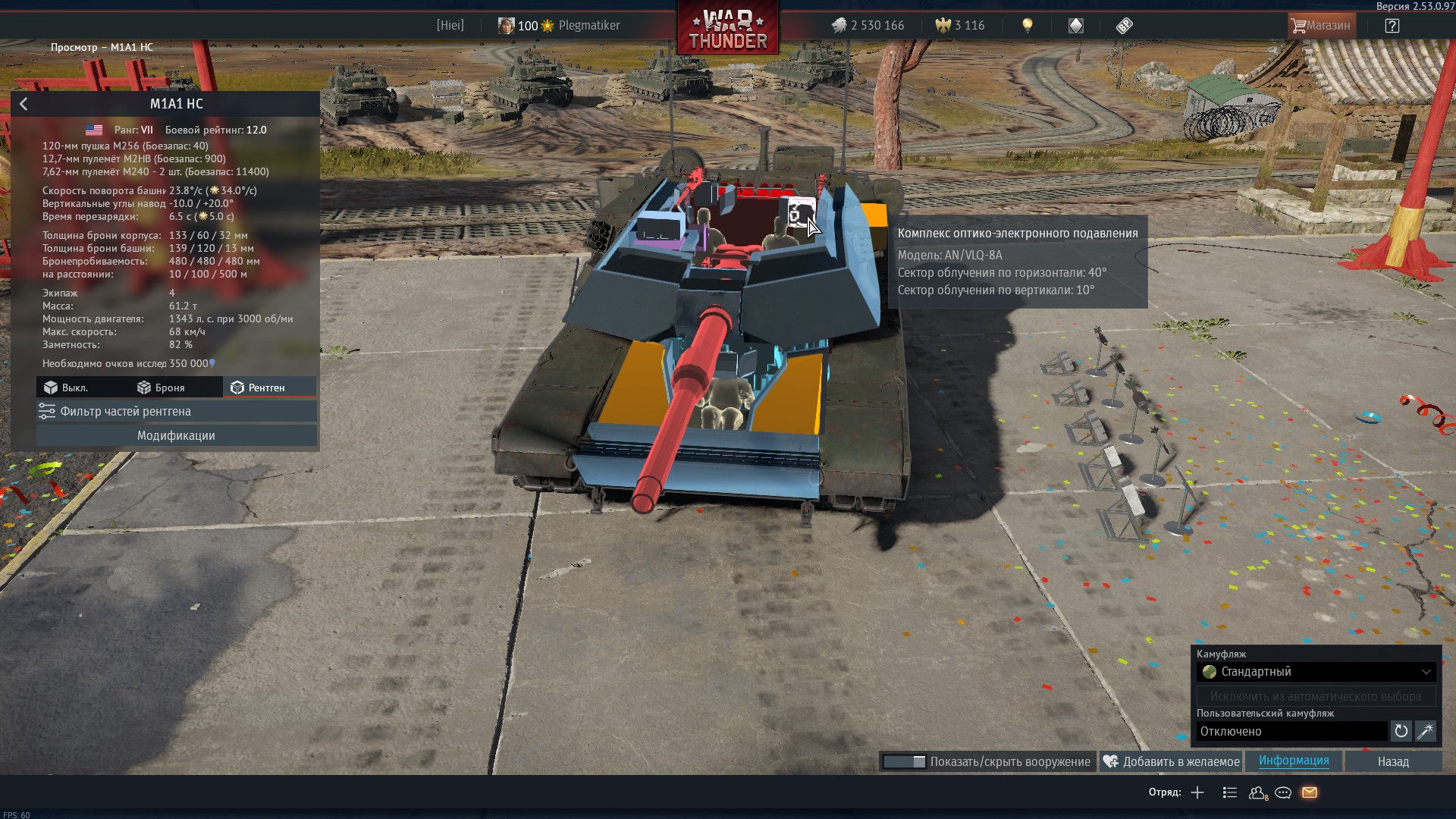Open Фильтр частей рентгена filter
This screenshot has height=819, width=1456.
(x=176, y=411)
